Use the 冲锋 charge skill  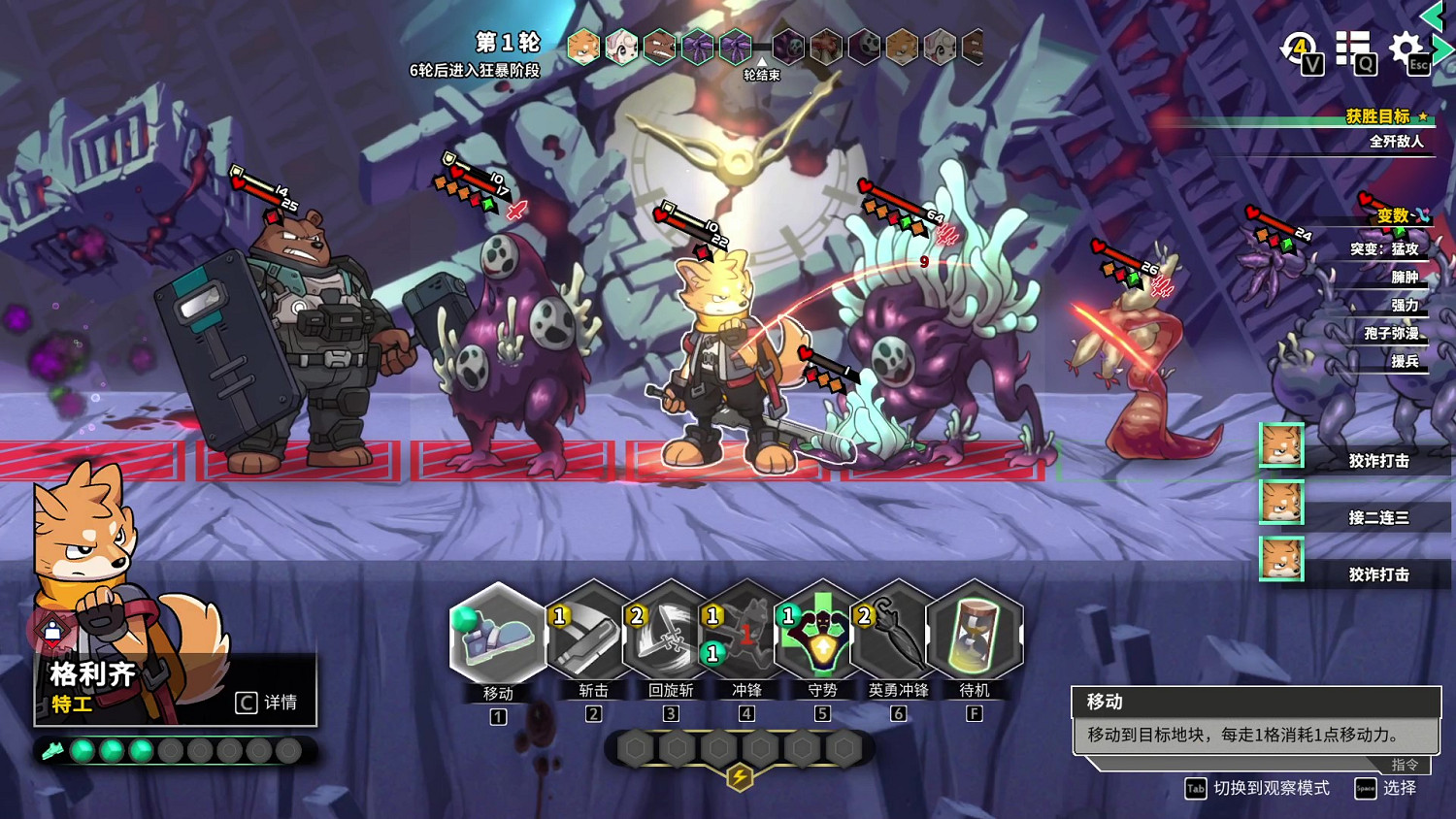pyautogui.click(x=745, y=636)
